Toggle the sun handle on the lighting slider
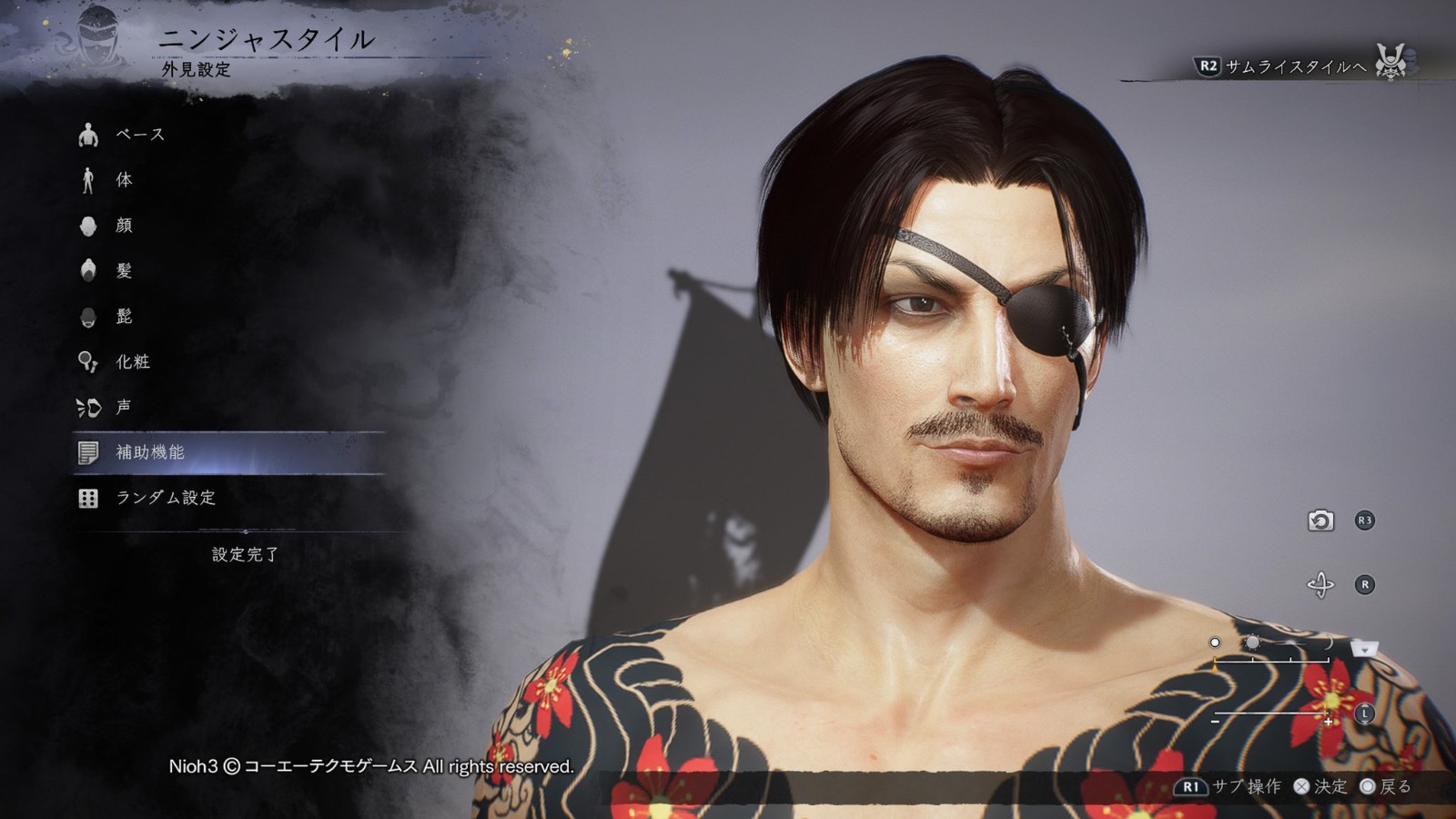Image resolution: width=1456 pixels, height=819 pixels. click(1253, 642)
